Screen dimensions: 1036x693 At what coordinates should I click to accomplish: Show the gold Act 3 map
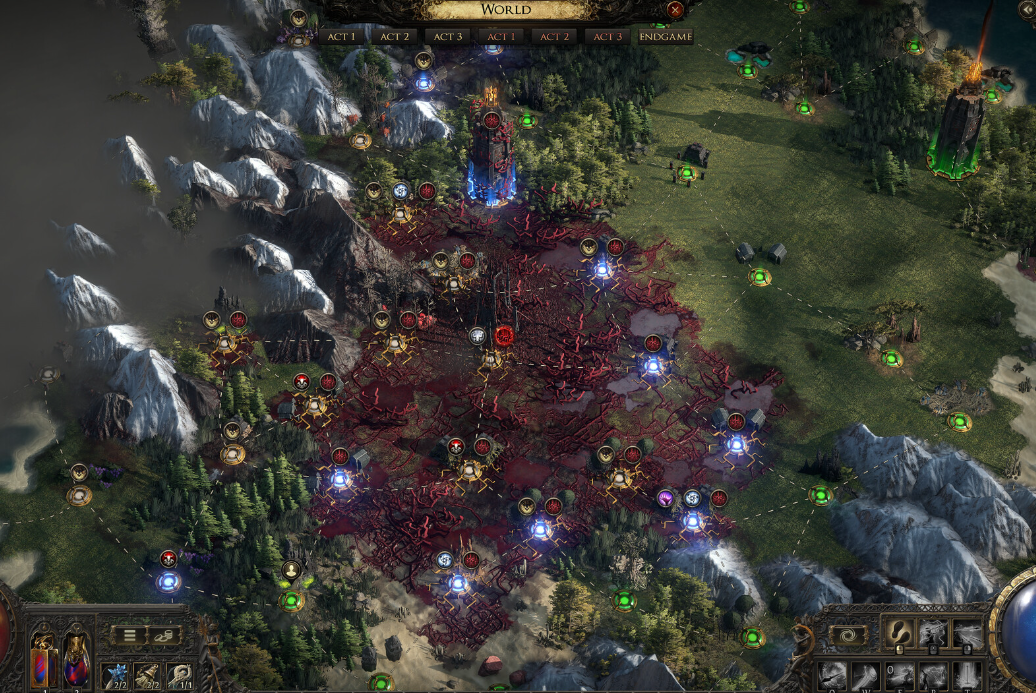point(446,36)
